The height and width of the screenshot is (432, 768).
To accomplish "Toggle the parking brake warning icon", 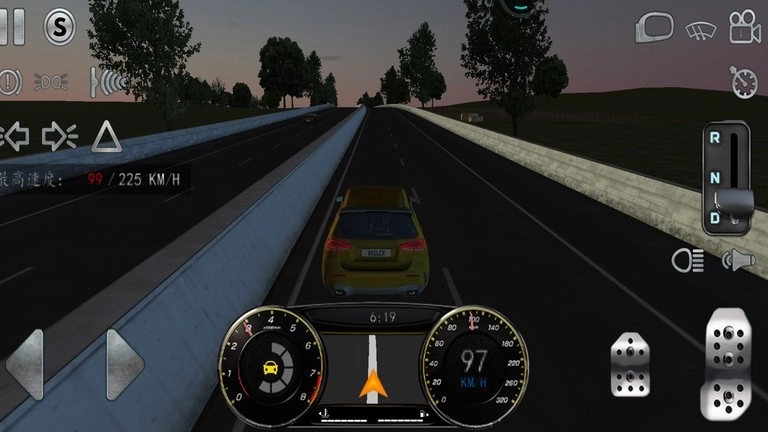I will [10, 80].
